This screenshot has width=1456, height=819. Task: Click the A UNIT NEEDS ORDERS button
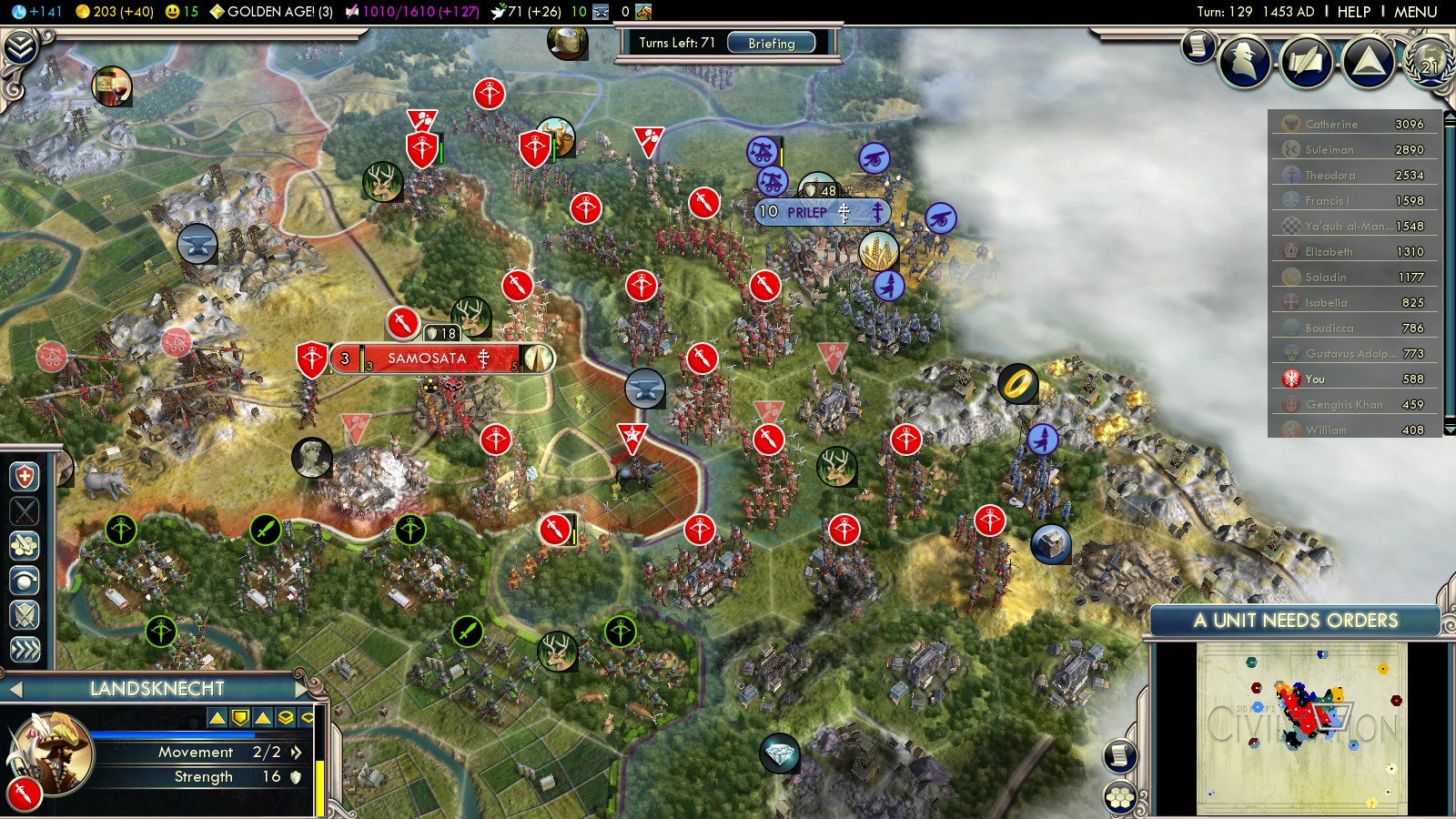pos(1295,621)
